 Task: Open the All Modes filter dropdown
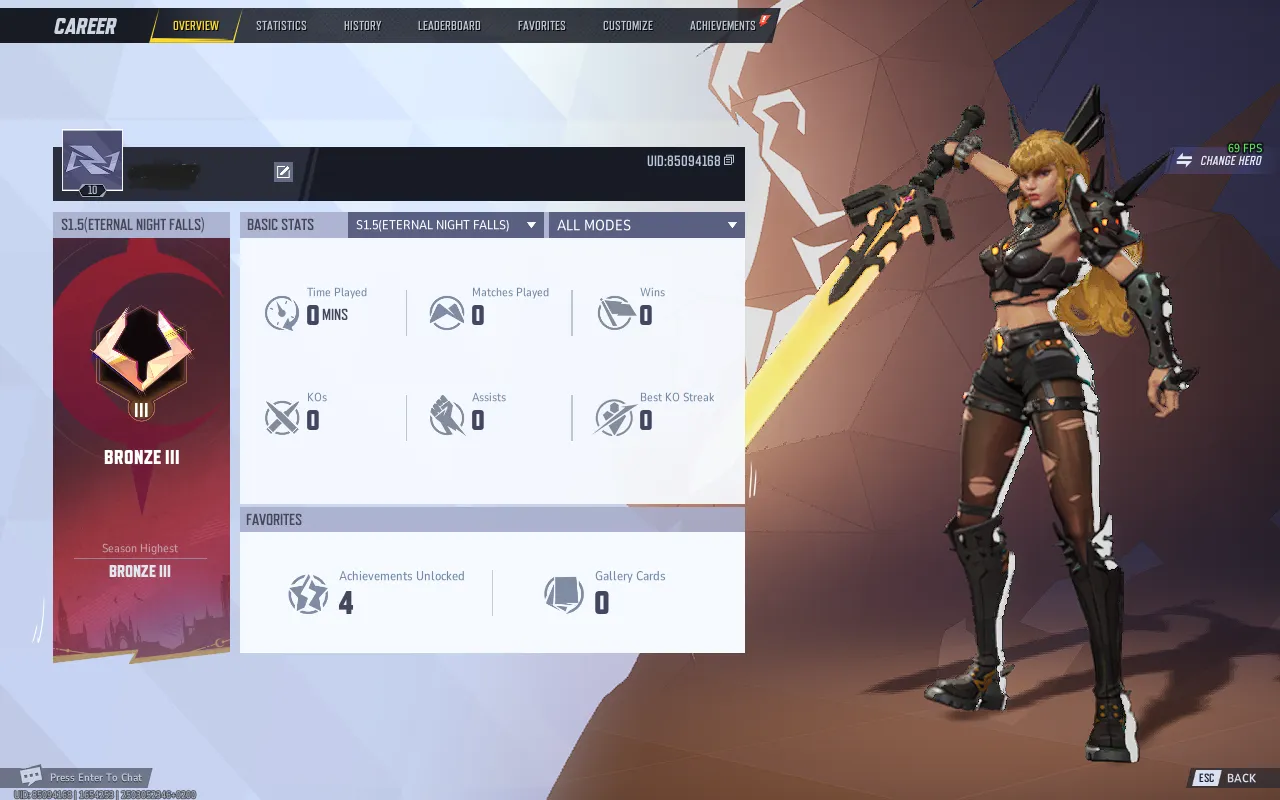(x=645, y=224)
